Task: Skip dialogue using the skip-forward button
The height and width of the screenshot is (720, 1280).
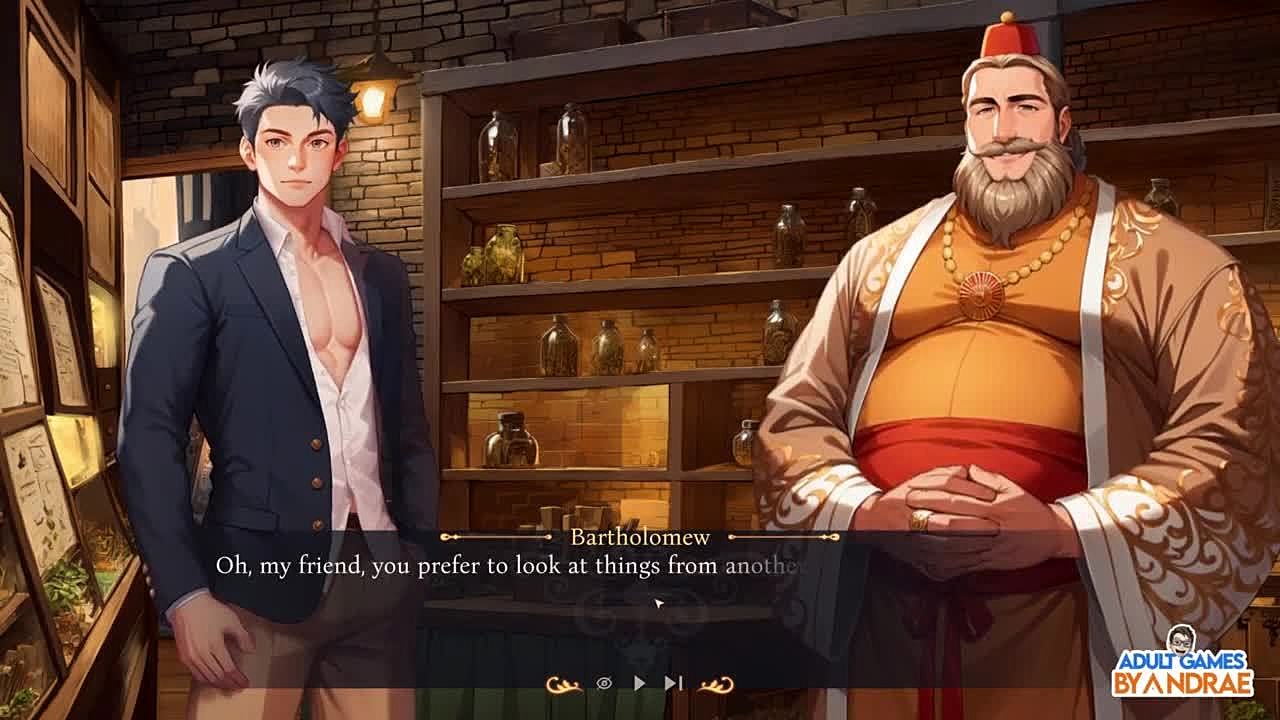Action: pos(673,683)
